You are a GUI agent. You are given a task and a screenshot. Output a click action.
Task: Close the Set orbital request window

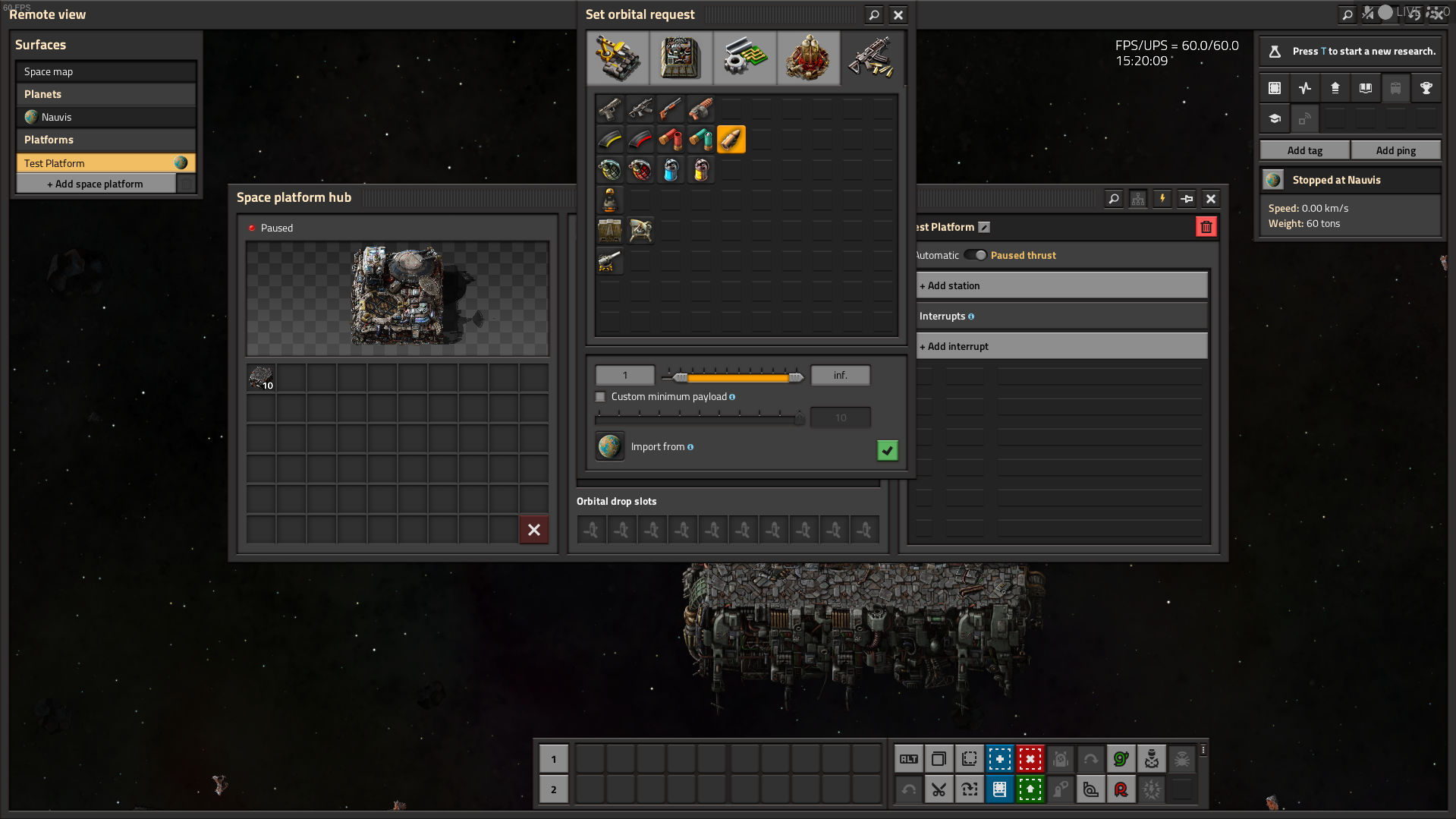coord(898,14)
